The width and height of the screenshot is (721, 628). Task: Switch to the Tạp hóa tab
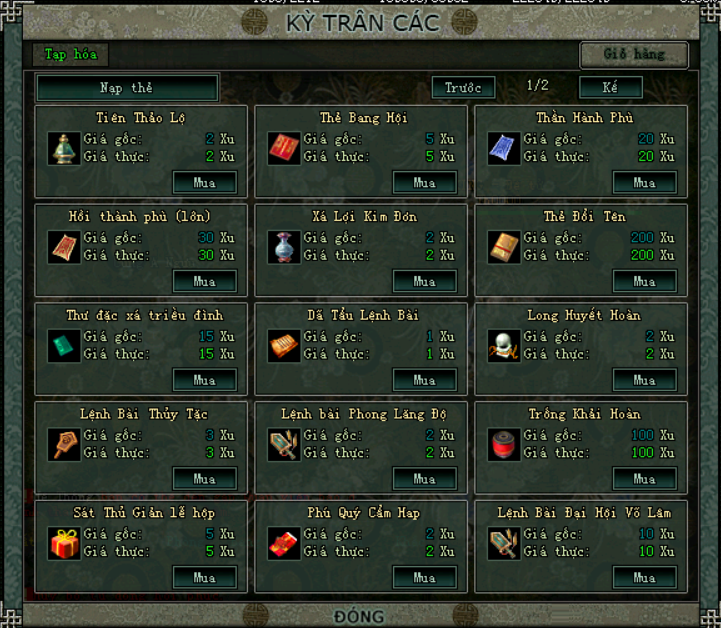pyautogui.click(x=69, y=55)
